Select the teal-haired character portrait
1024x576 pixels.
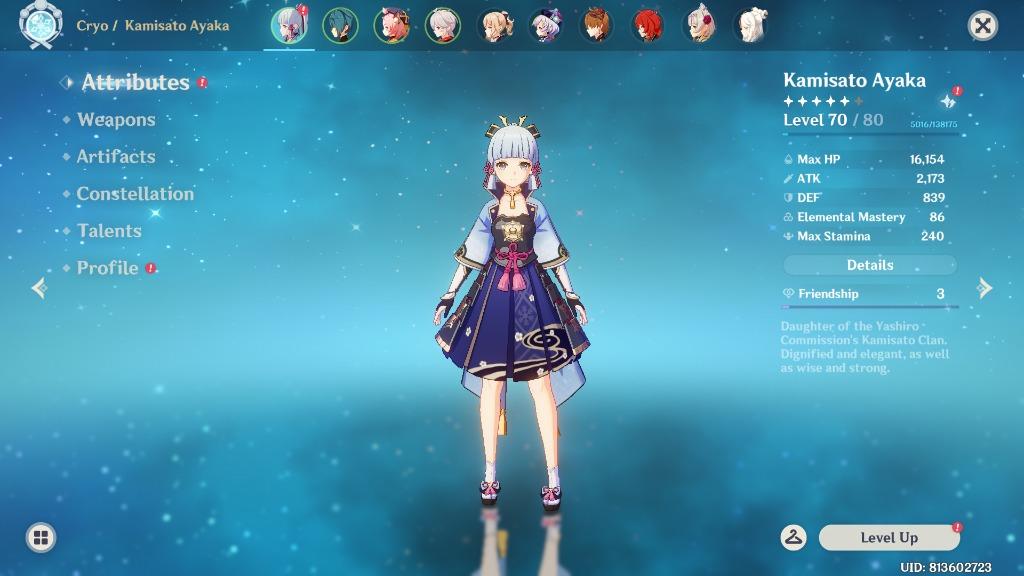pos(341,26)
